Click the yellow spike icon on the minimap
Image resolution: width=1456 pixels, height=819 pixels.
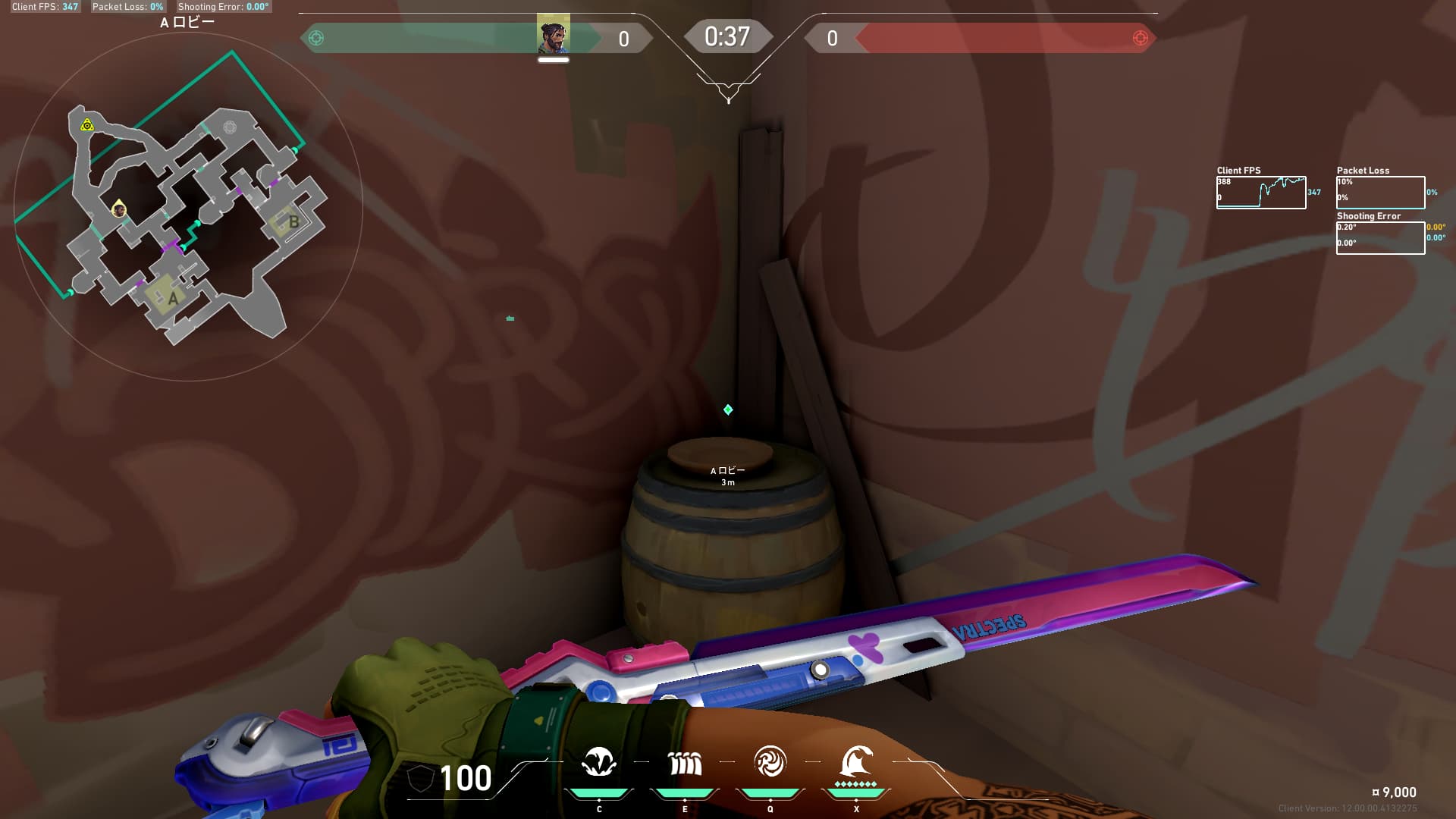(87, 125)
